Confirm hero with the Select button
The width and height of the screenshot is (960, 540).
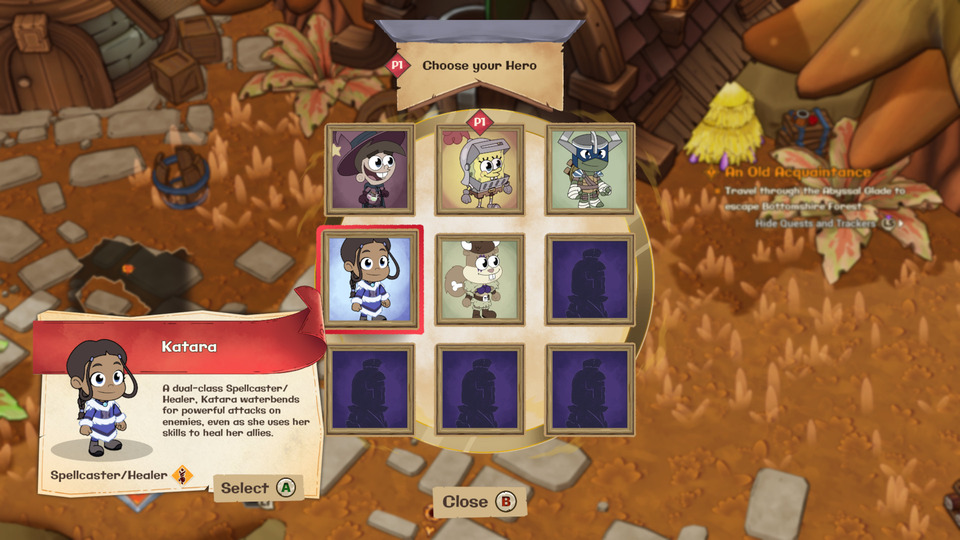258,488
